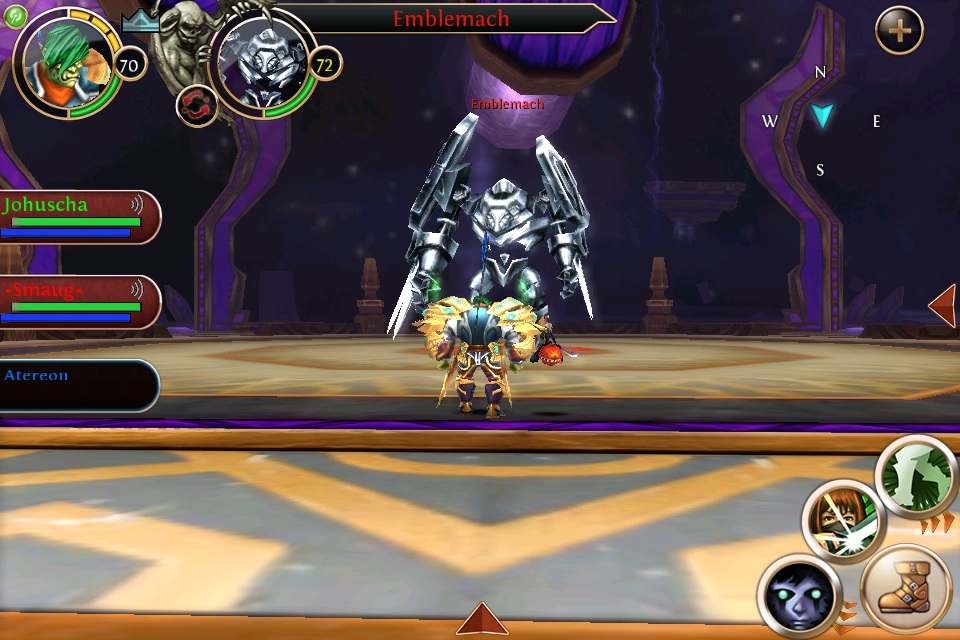
Task: Tap the boot skill button
Action: (904, 588)
